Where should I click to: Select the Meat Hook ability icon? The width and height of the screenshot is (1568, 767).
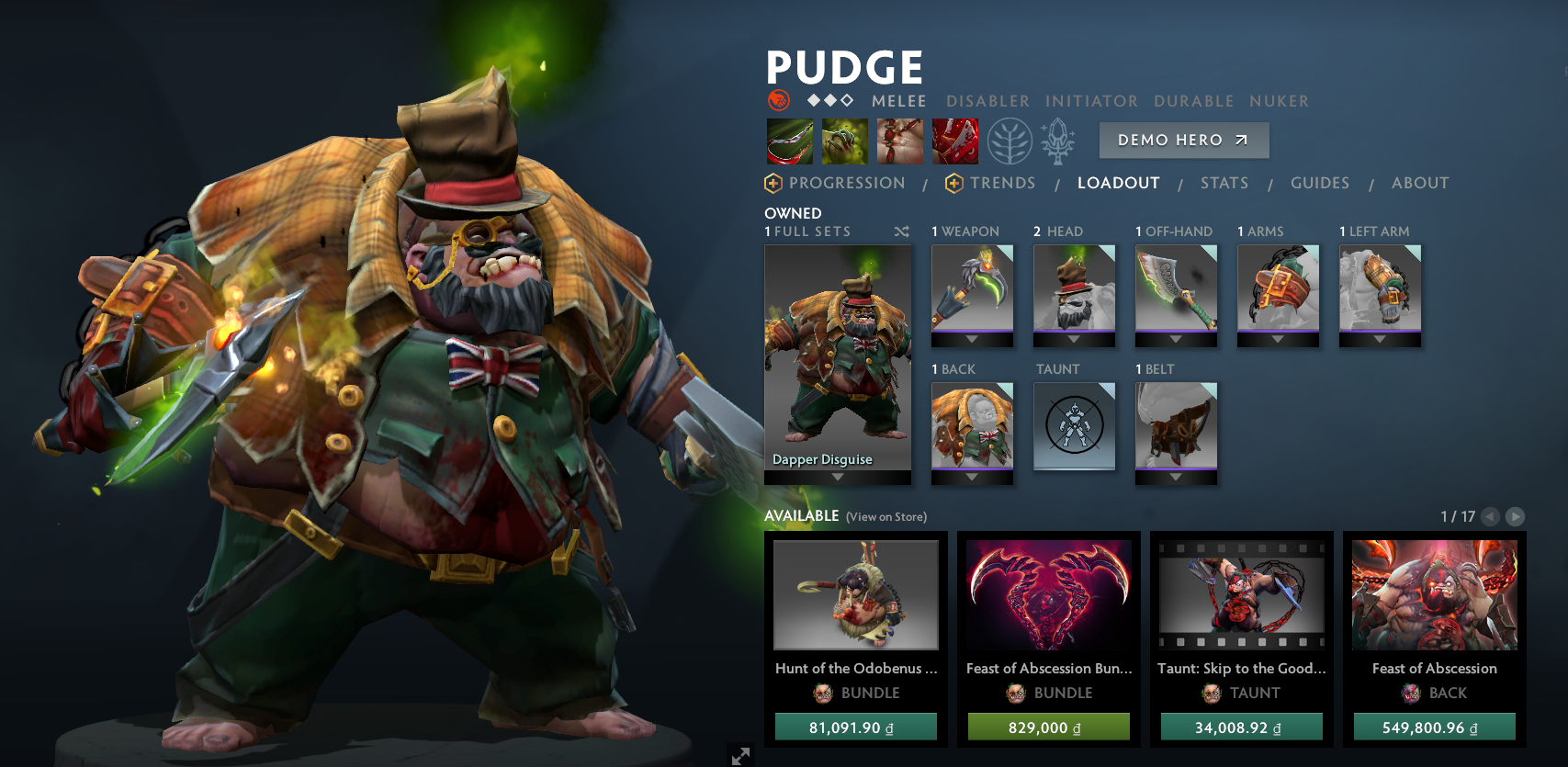(x=790, y=140)
